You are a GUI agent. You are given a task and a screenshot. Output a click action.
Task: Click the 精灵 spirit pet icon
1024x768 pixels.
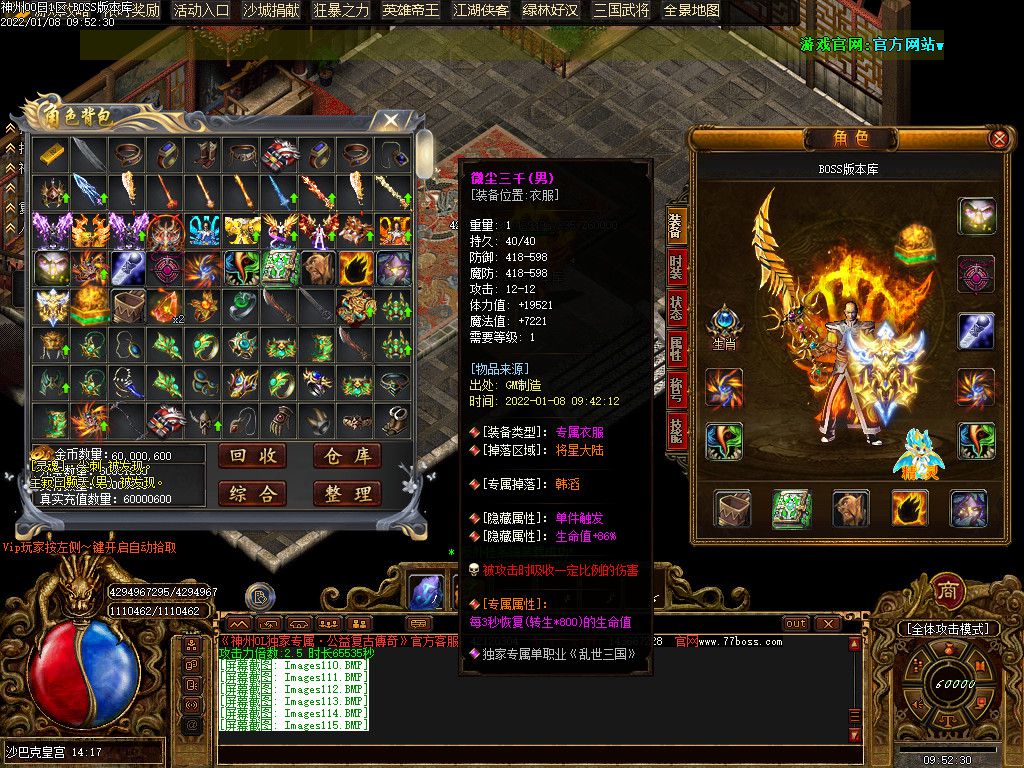[x=917, y=455]
